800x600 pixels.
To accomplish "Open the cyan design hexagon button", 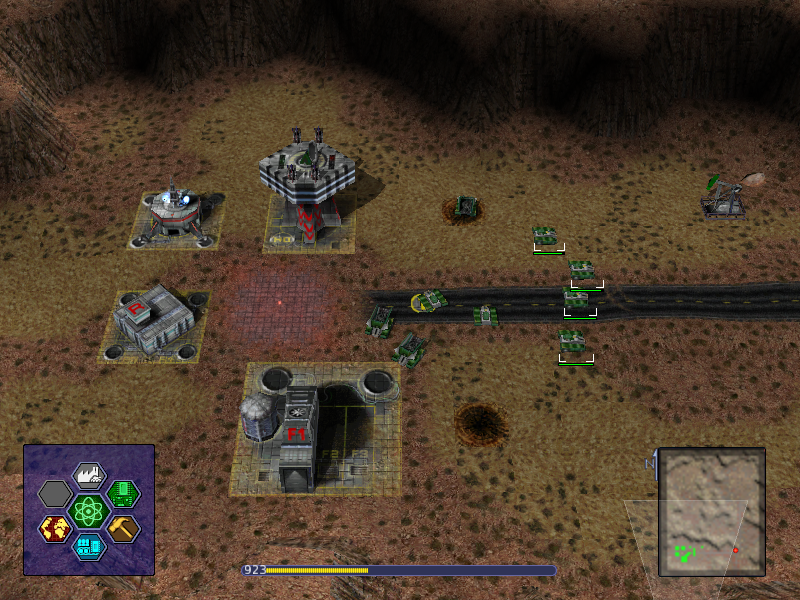I will click(90, 546).
